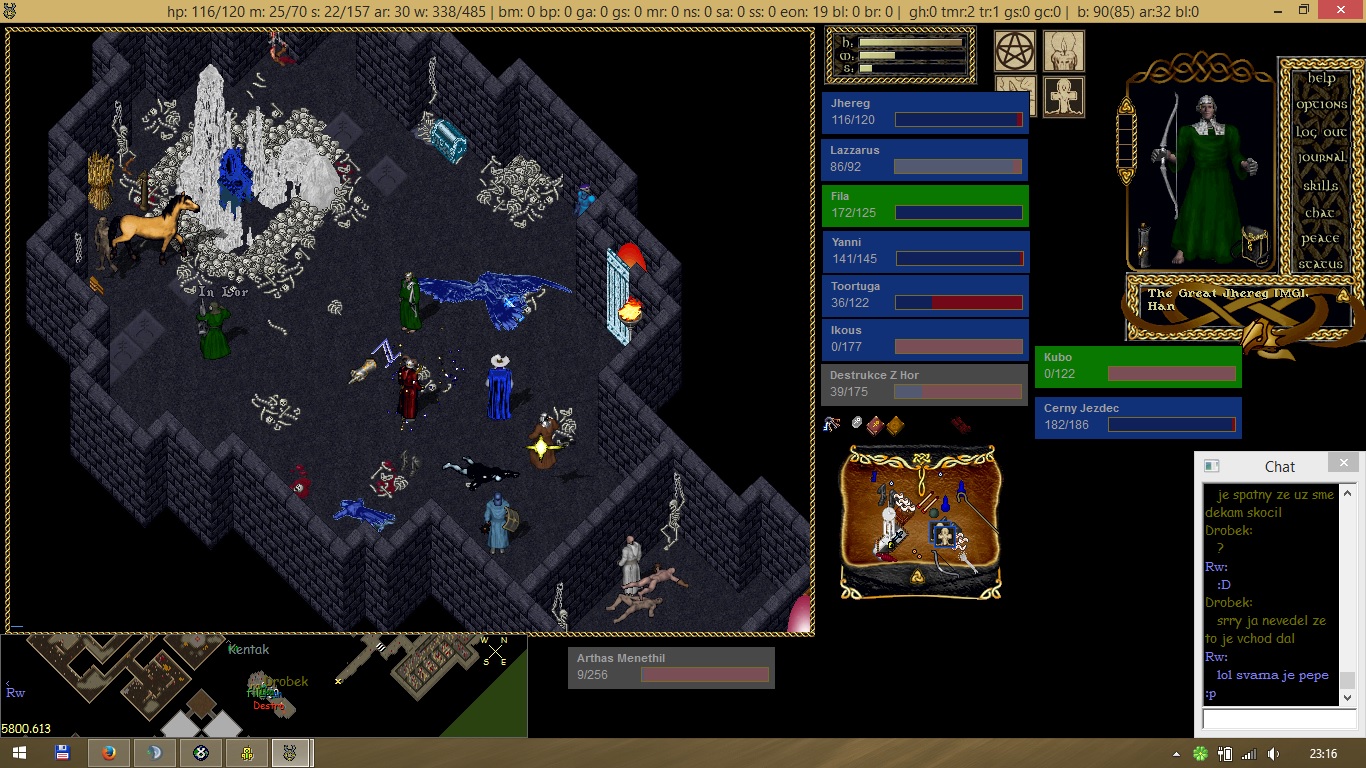Target Lazzarus in the party list
Screen dimensions: 1366x768
pos(925,159)
